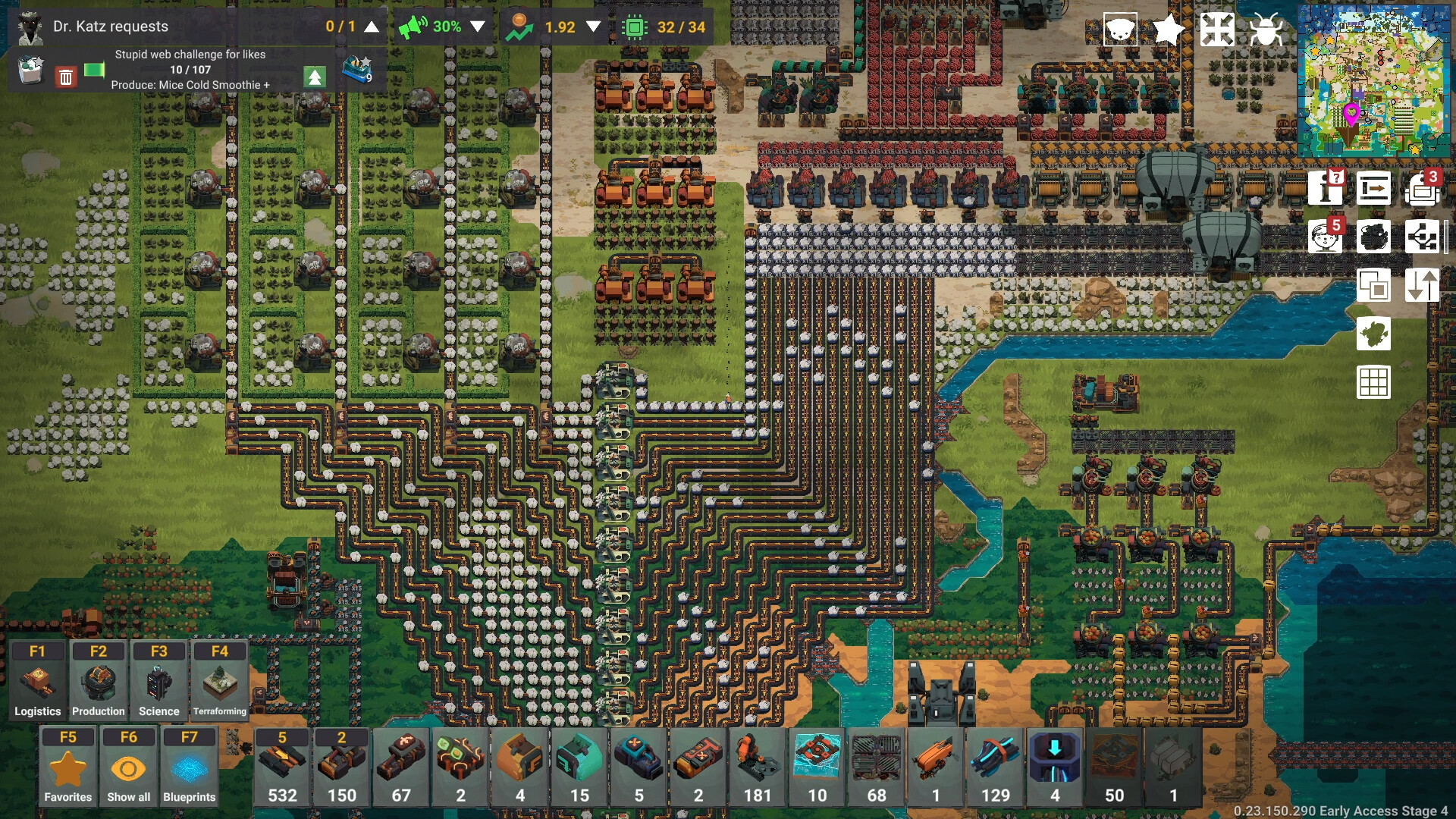
Task: Open the character panel with 5 notifications
Action: coord(1326,237)
